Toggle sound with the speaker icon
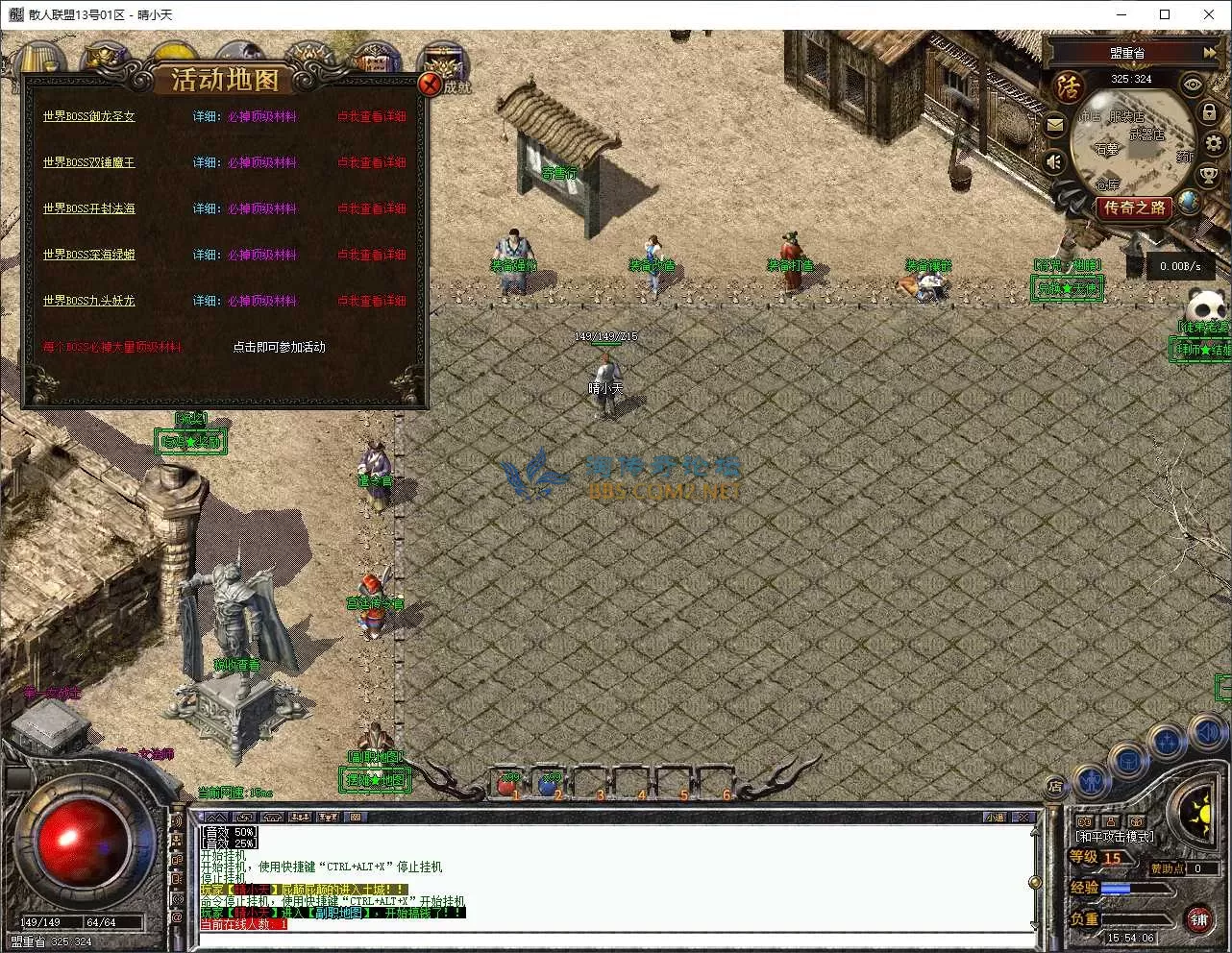Image resolution: width=1232 pixels, height=953 pixels. (x=1055, y=161)
